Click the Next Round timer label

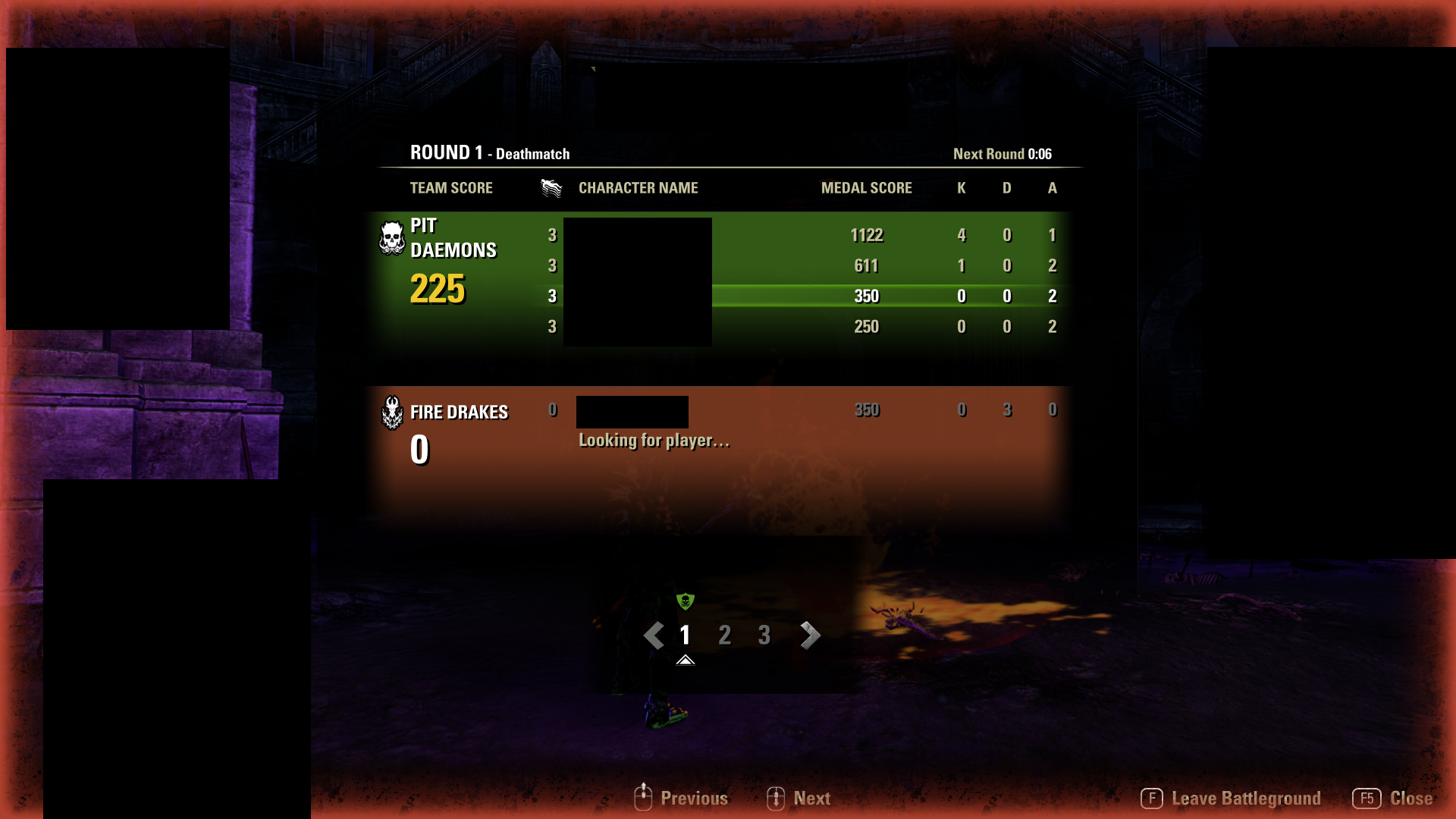click(1003, 153)
